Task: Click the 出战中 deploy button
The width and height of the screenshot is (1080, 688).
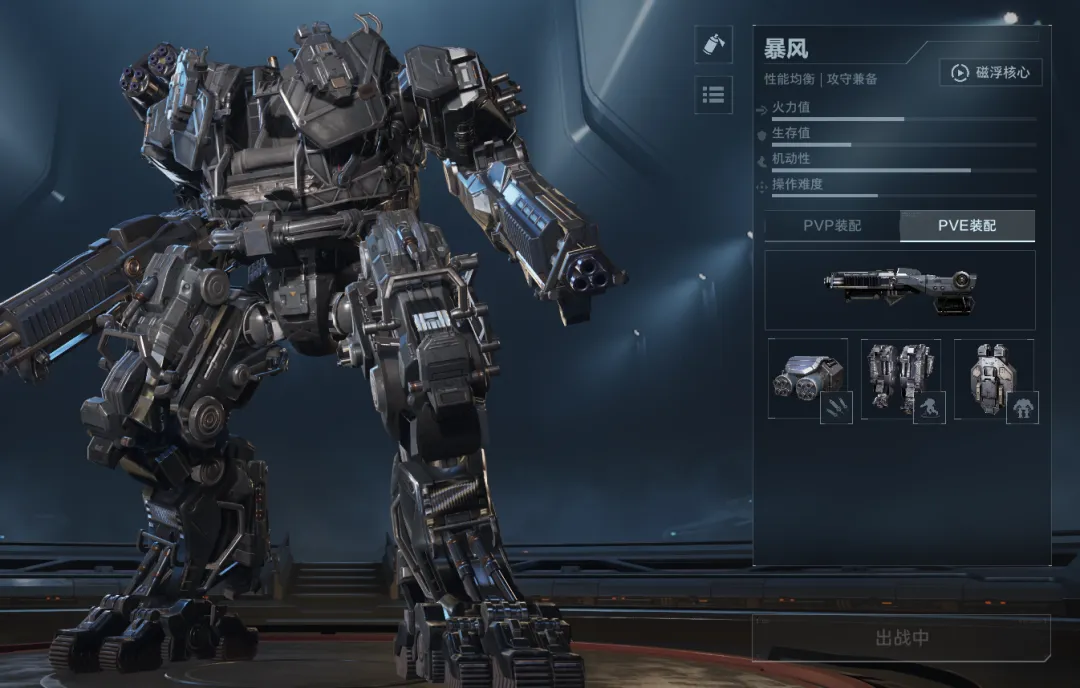Action: 901,638
